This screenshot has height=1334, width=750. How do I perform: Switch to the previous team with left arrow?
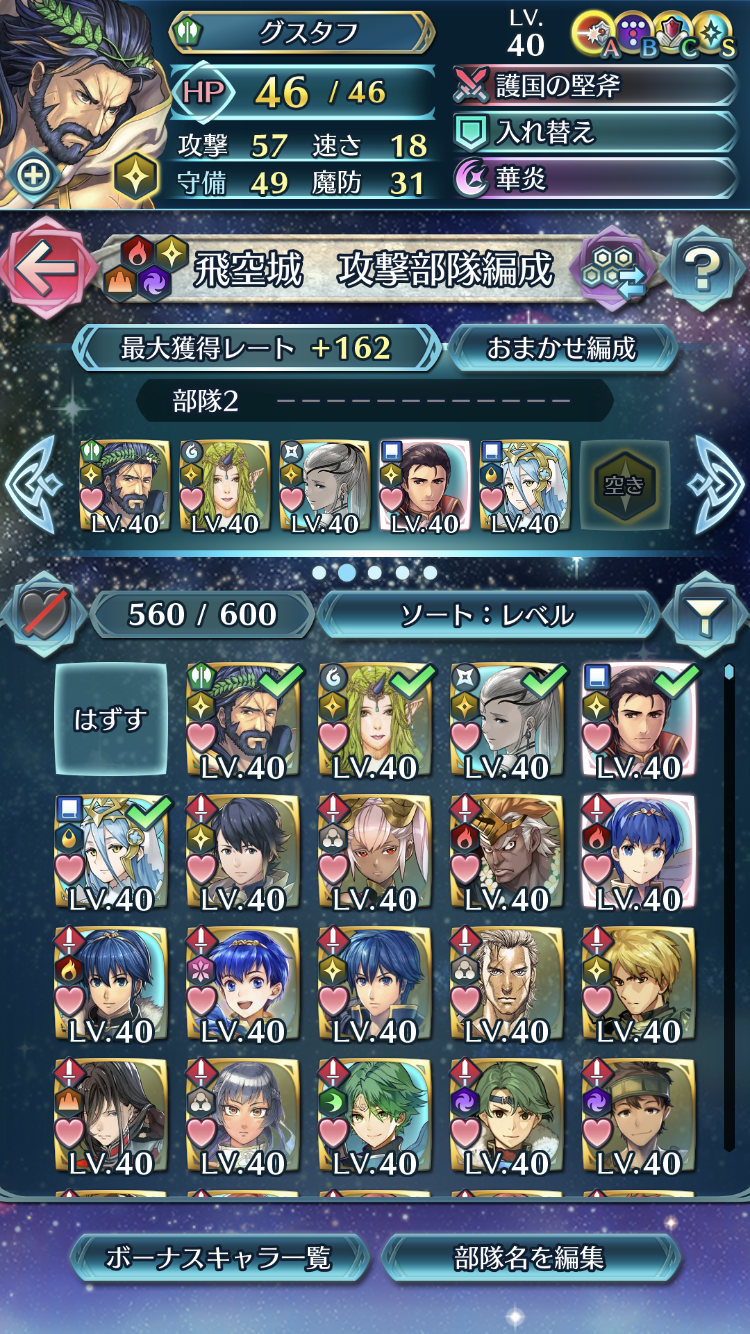34,484
